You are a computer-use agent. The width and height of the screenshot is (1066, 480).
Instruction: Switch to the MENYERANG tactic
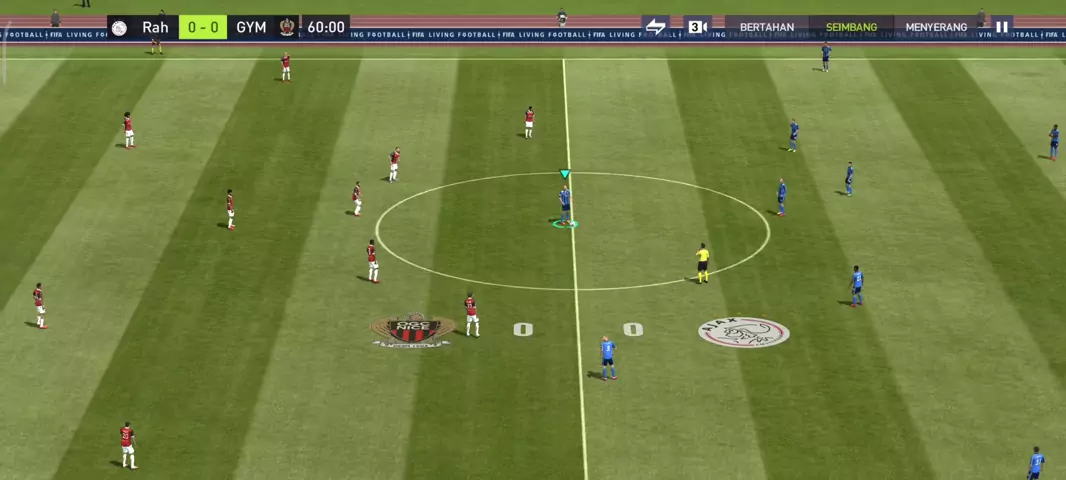coord(936,27)
